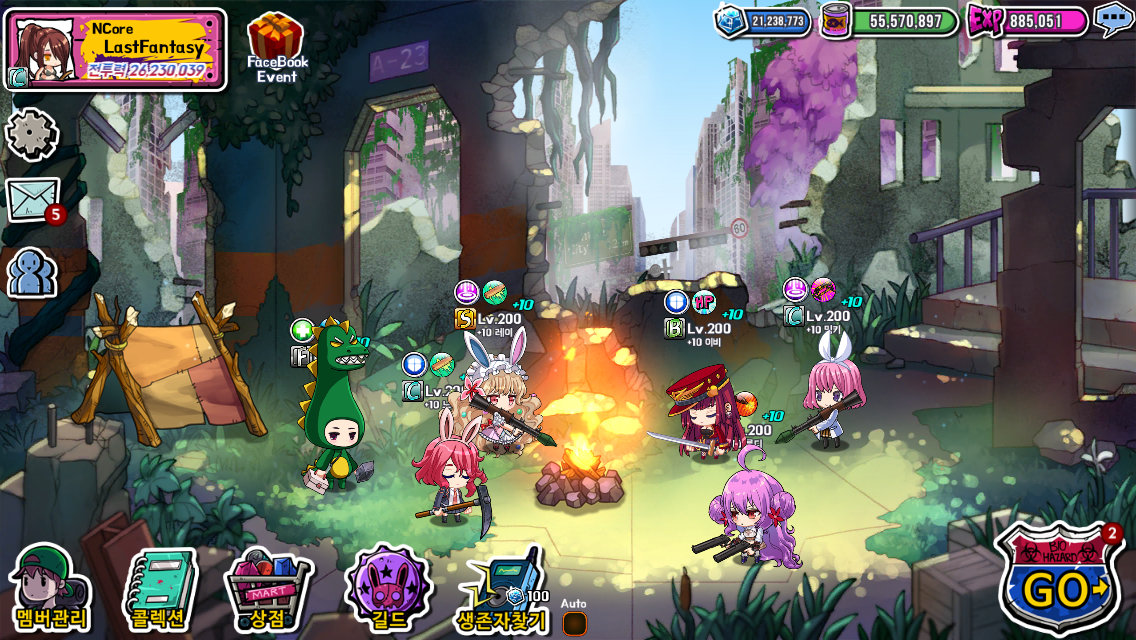The image size is (1136, 640).
Task: Open the chat speech bubble
Action: click(1112, 19)
